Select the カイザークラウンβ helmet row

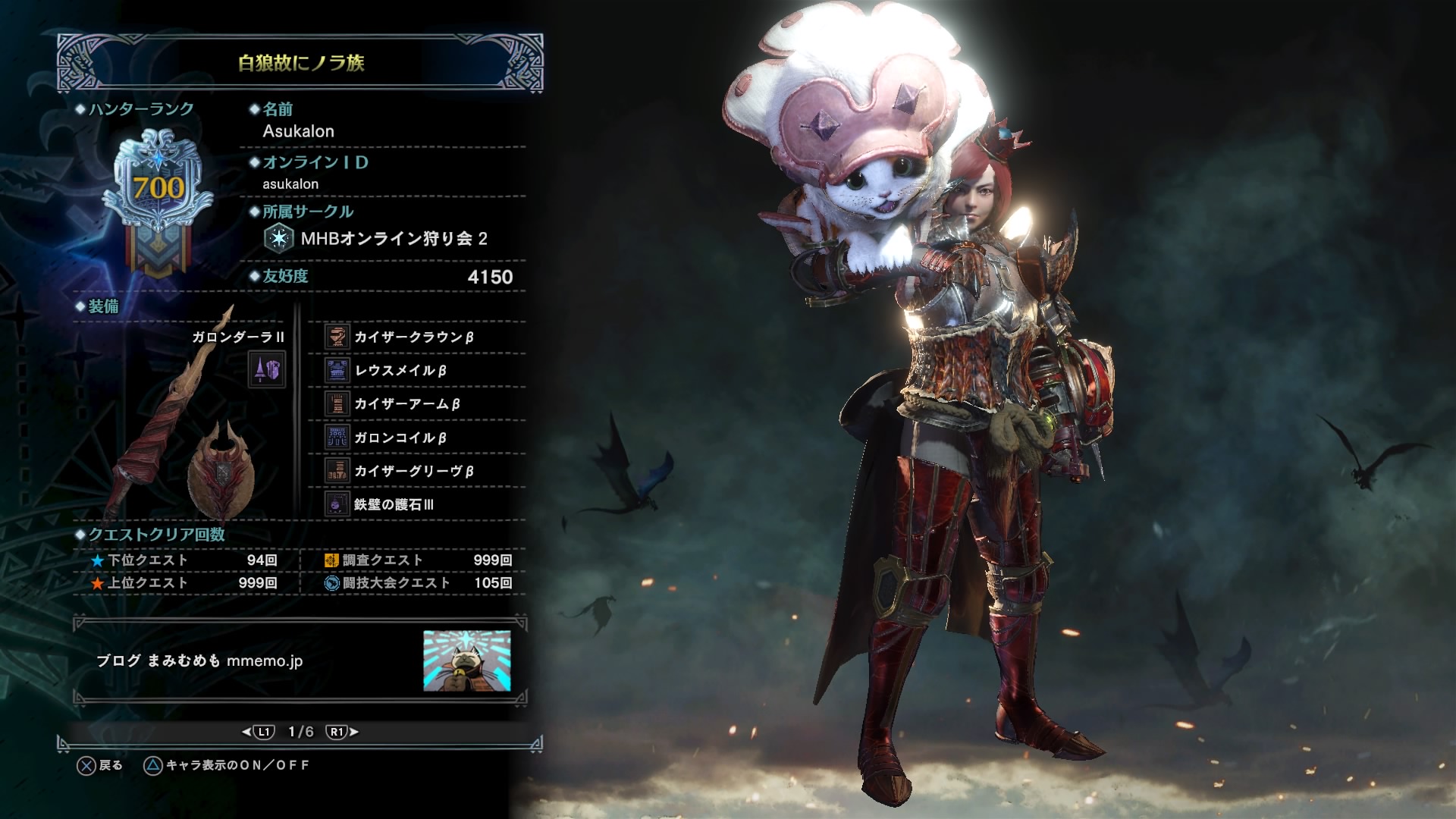coord(414,337)
